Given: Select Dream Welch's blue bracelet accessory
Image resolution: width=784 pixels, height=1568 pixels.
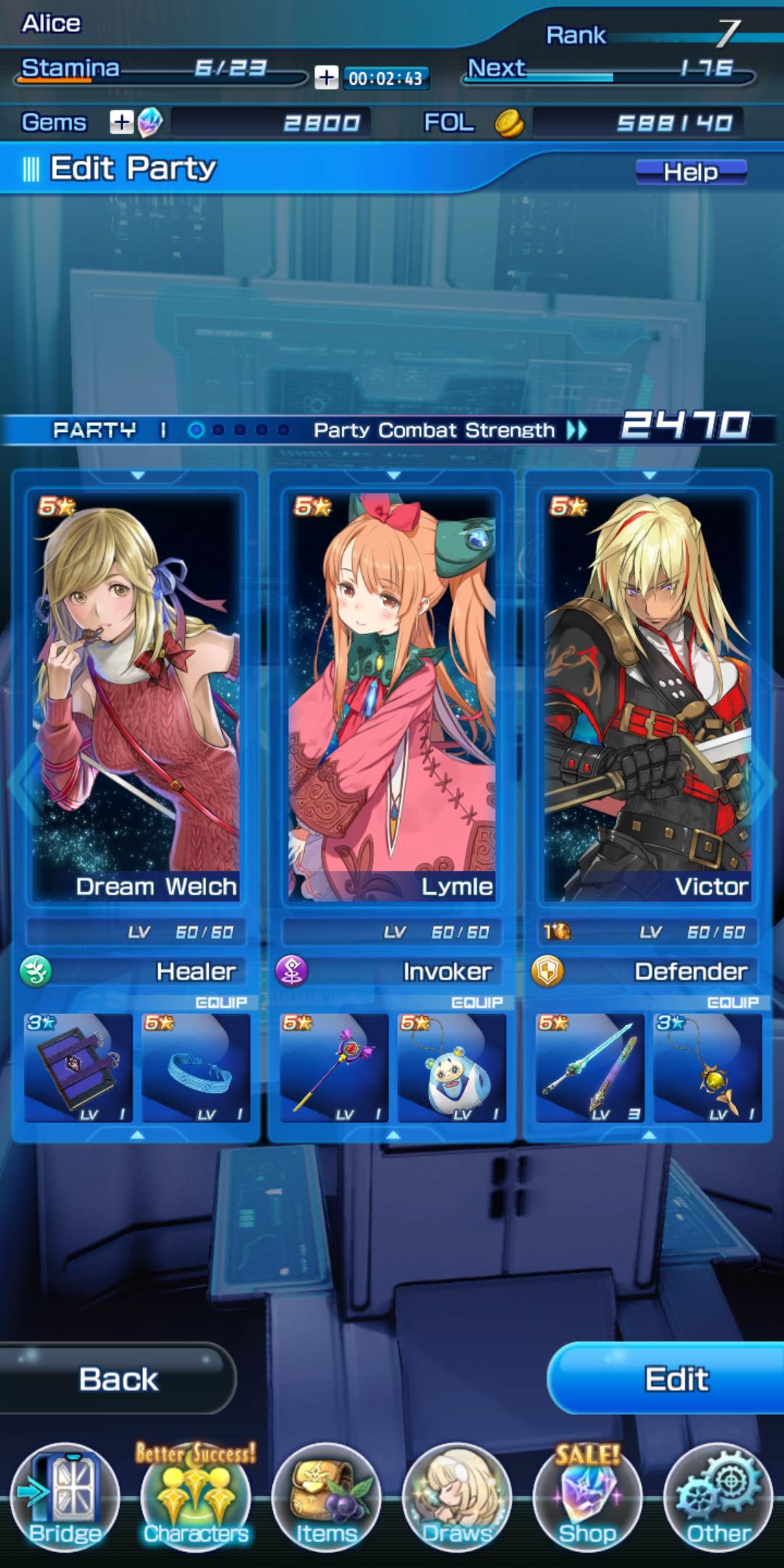Looking at the screenshot, I should [x=195, y=1068].
